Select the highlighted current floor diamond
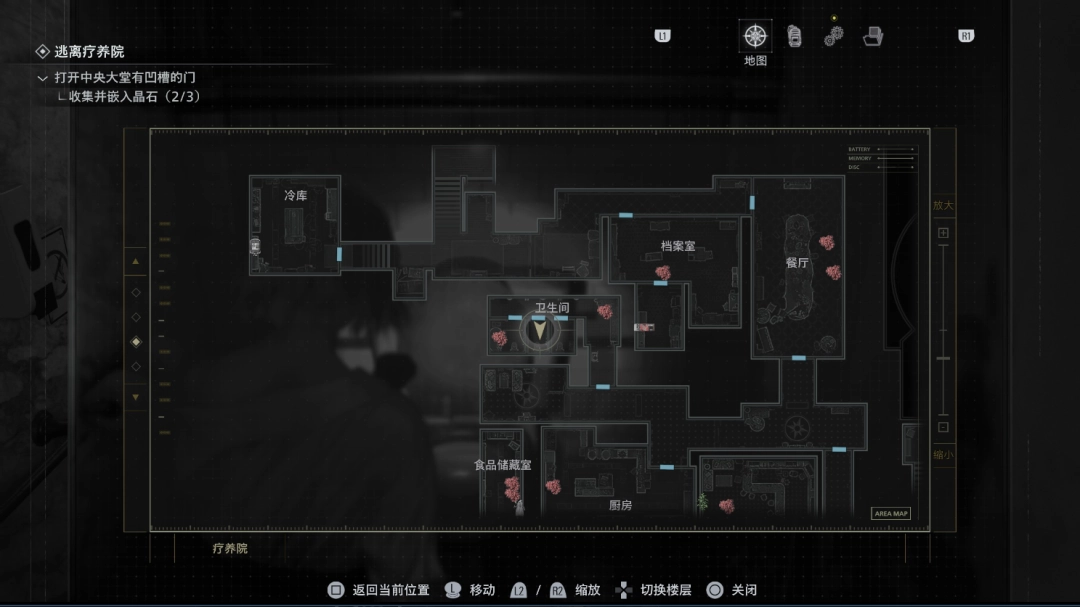Image resolution: width=1080 pixels, height=607 pixels. pos(137,342)
